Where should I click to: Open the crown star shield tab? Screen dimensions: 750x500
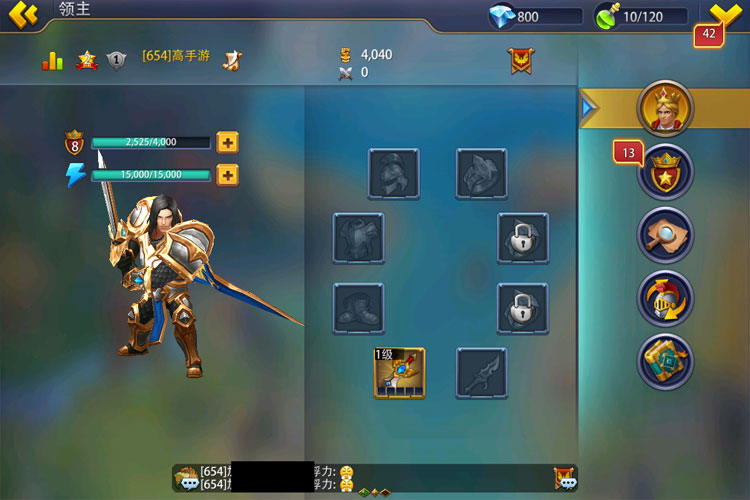(x=665, y=171)
